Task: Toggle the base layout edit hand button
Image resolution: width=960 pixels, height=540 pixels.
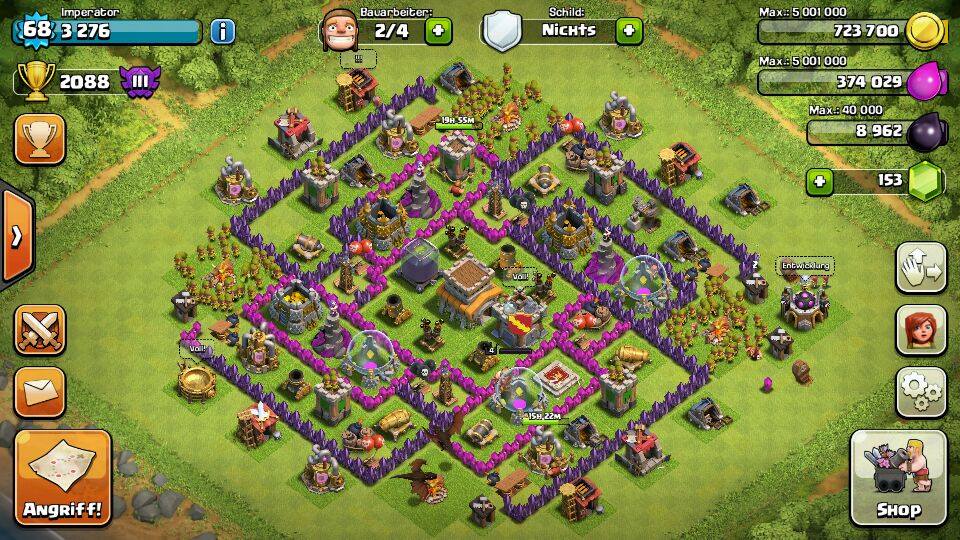Action: pos(921,267)
